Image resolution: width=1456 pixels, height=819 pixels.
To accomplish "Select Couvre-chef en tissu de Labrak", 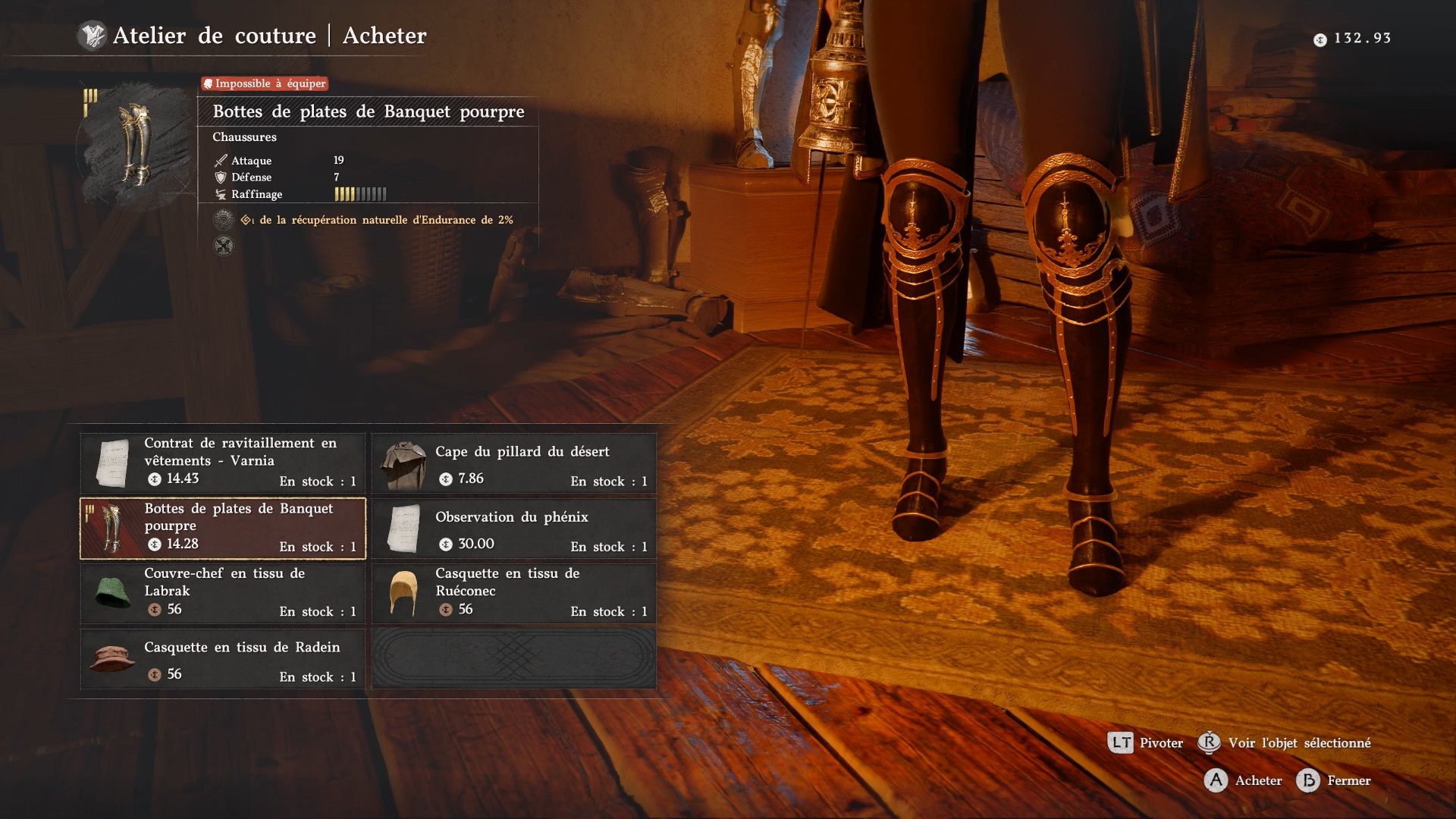I will (223, 593).
